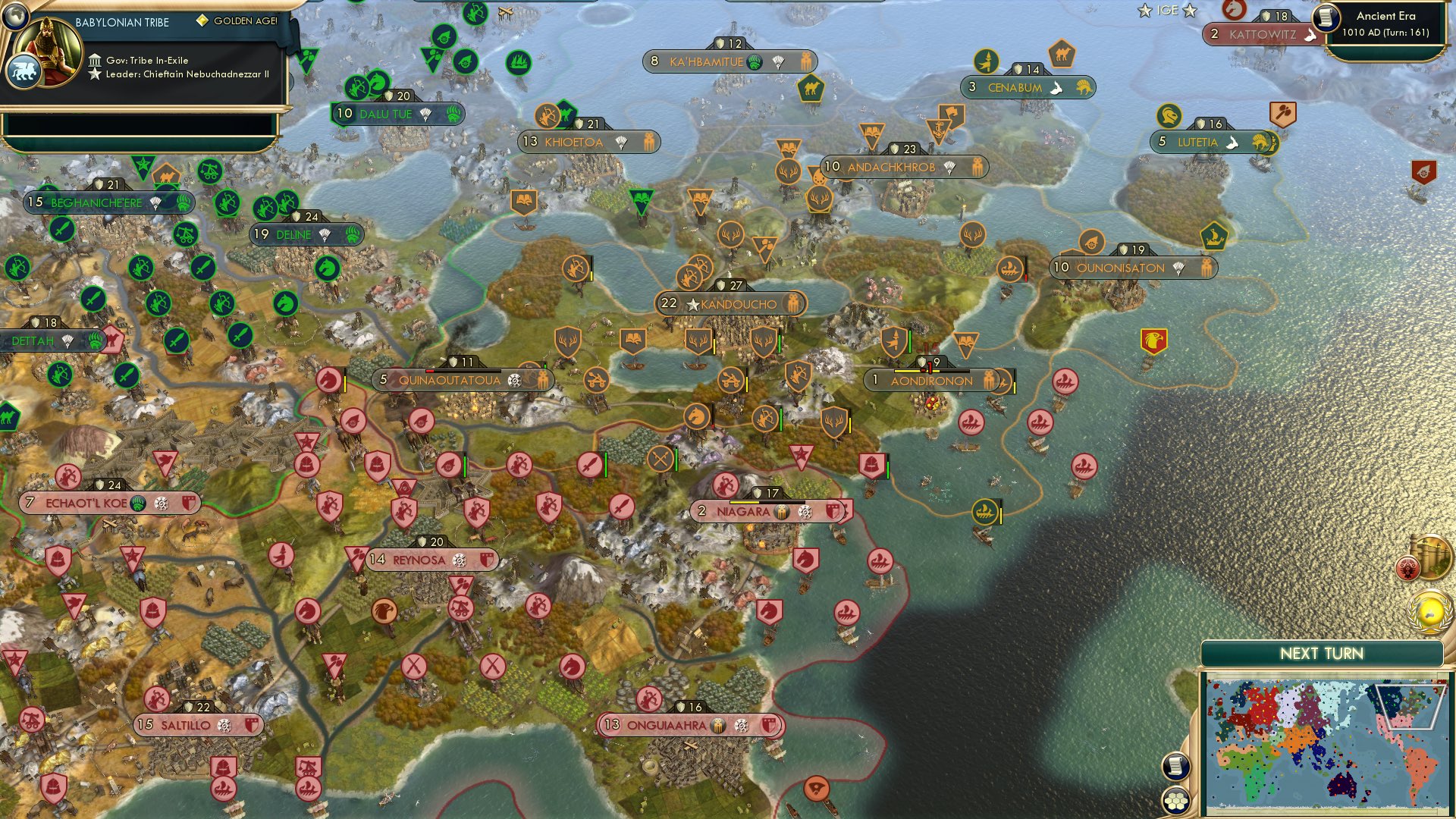Open the wonder construction notification thumbnail

click(x=1432, y=557)
